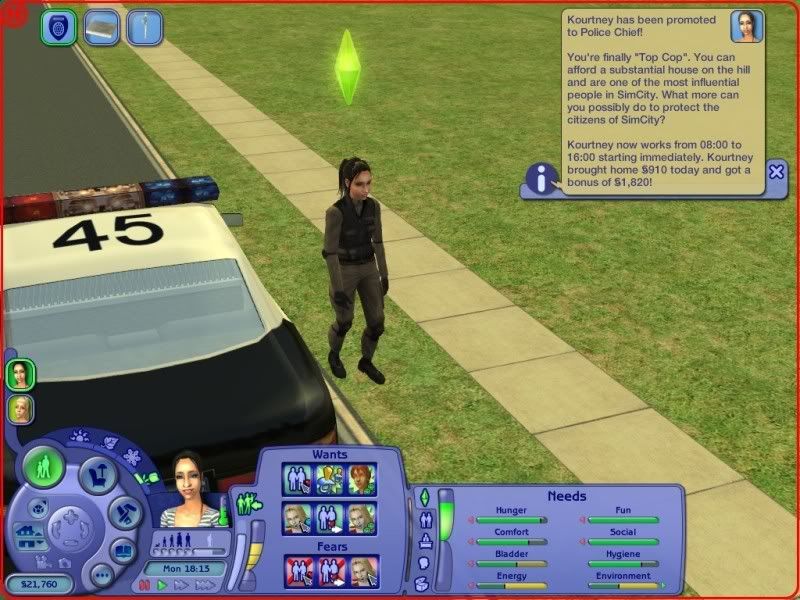
Task: Pause the game with the red pause button
Action: [144, 584]
